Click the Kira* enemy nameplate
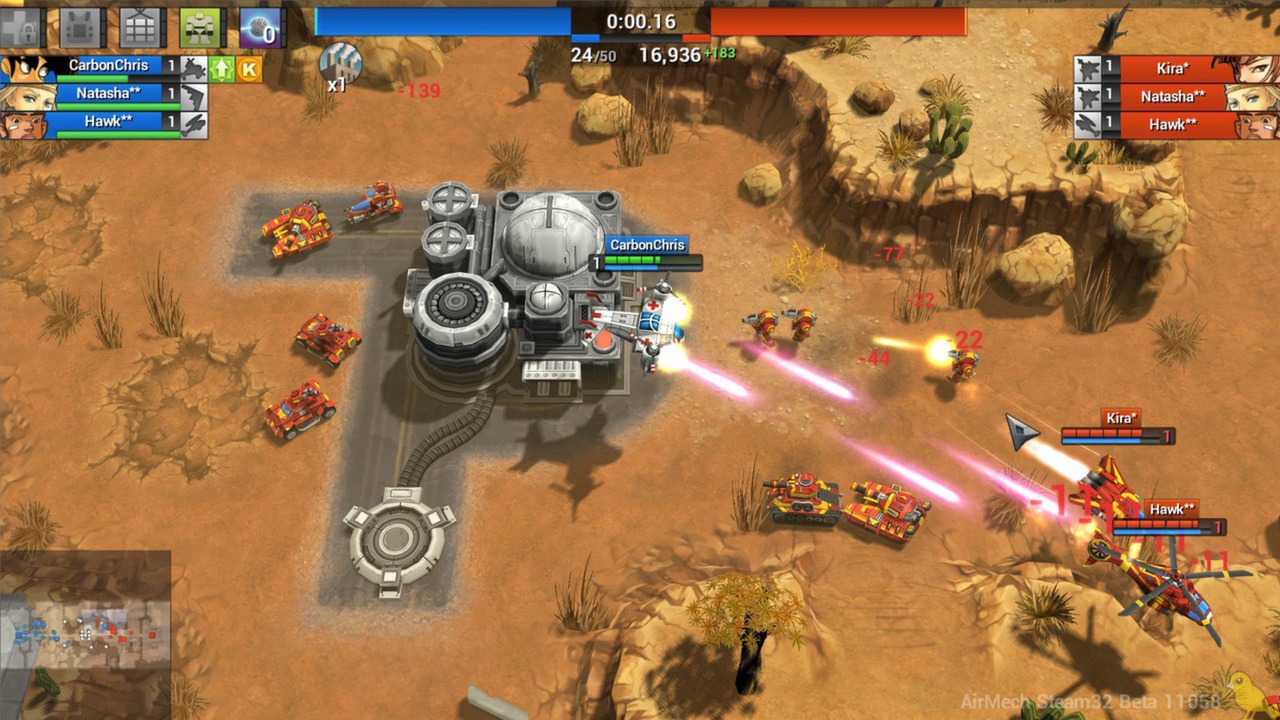The height and width of the screenshot is (720, 1280). coord(1172,67)
